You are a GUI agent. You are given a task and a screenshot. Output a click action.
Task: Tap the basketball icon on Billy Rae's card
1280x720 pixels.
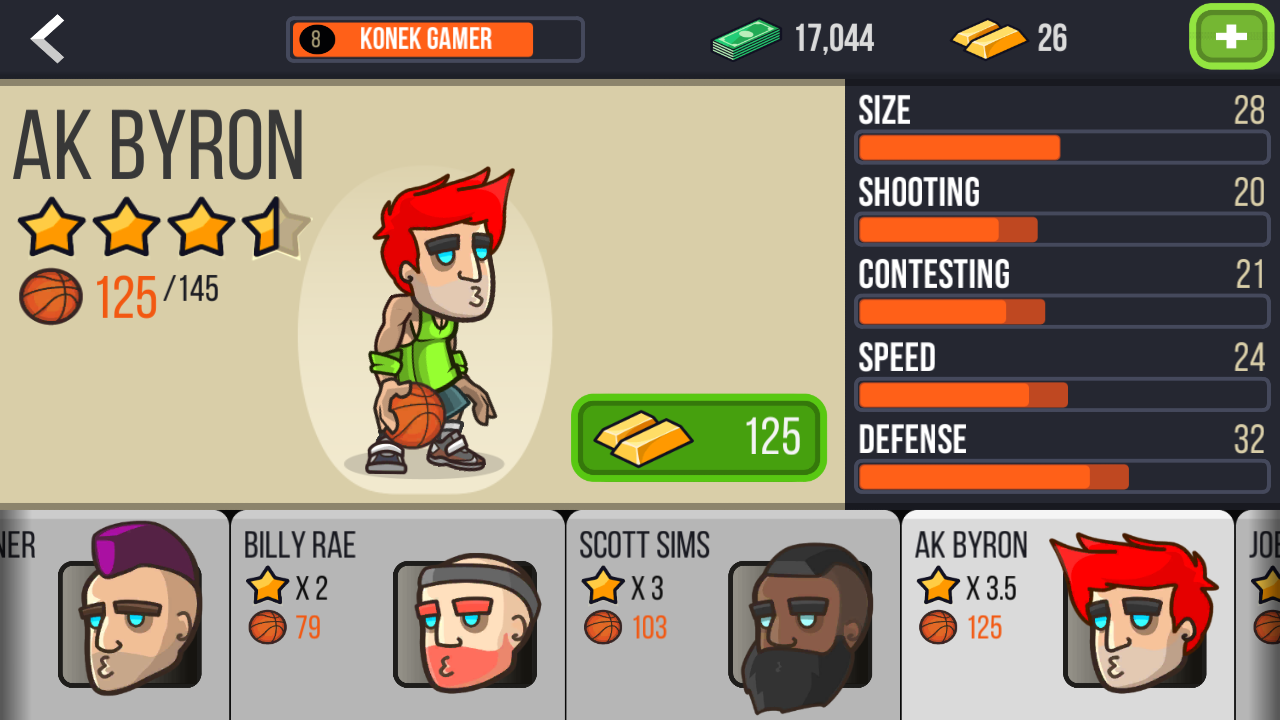coord(265,628)
